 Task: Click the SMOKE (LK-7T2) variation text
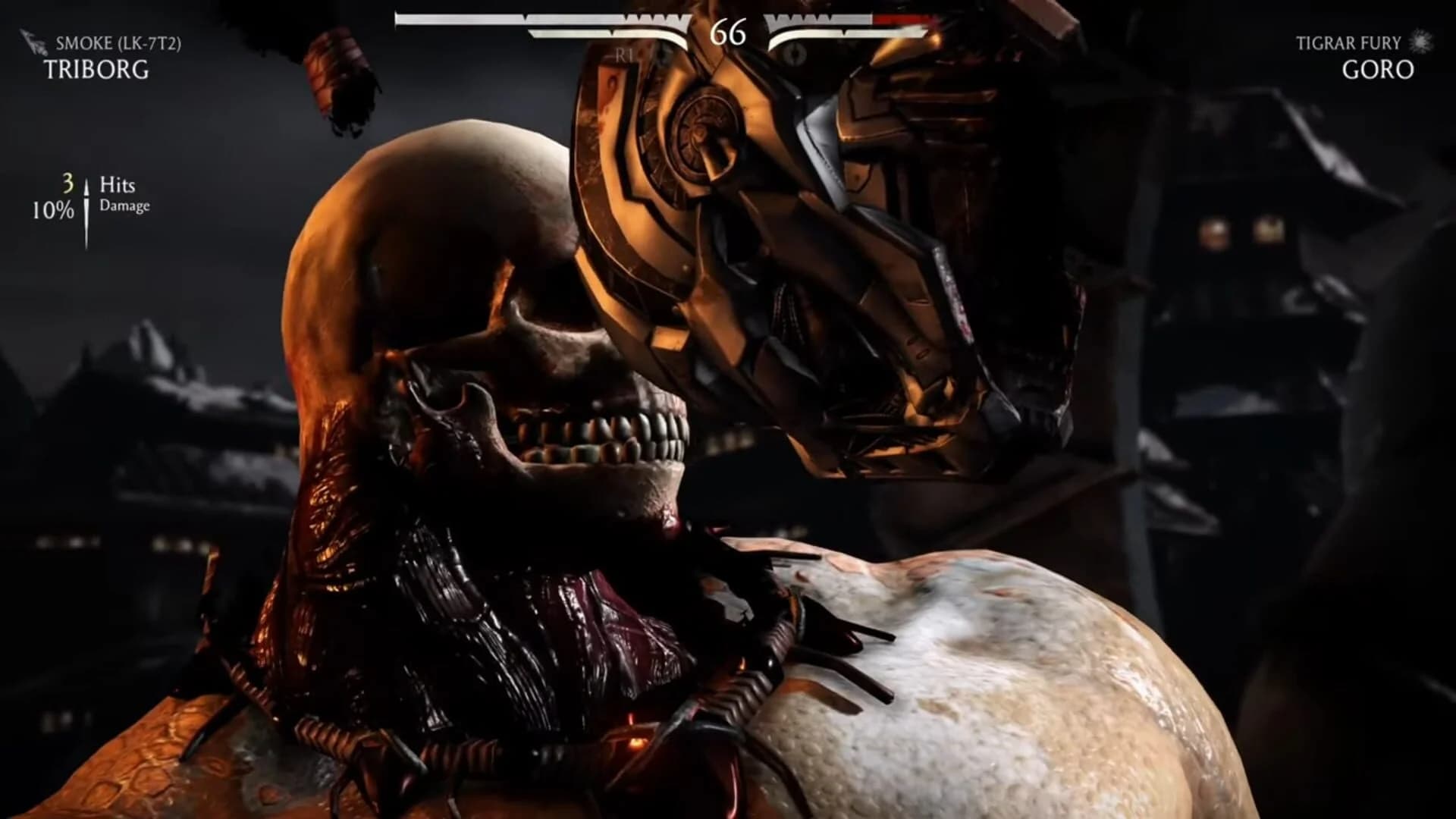coord(120,44)
